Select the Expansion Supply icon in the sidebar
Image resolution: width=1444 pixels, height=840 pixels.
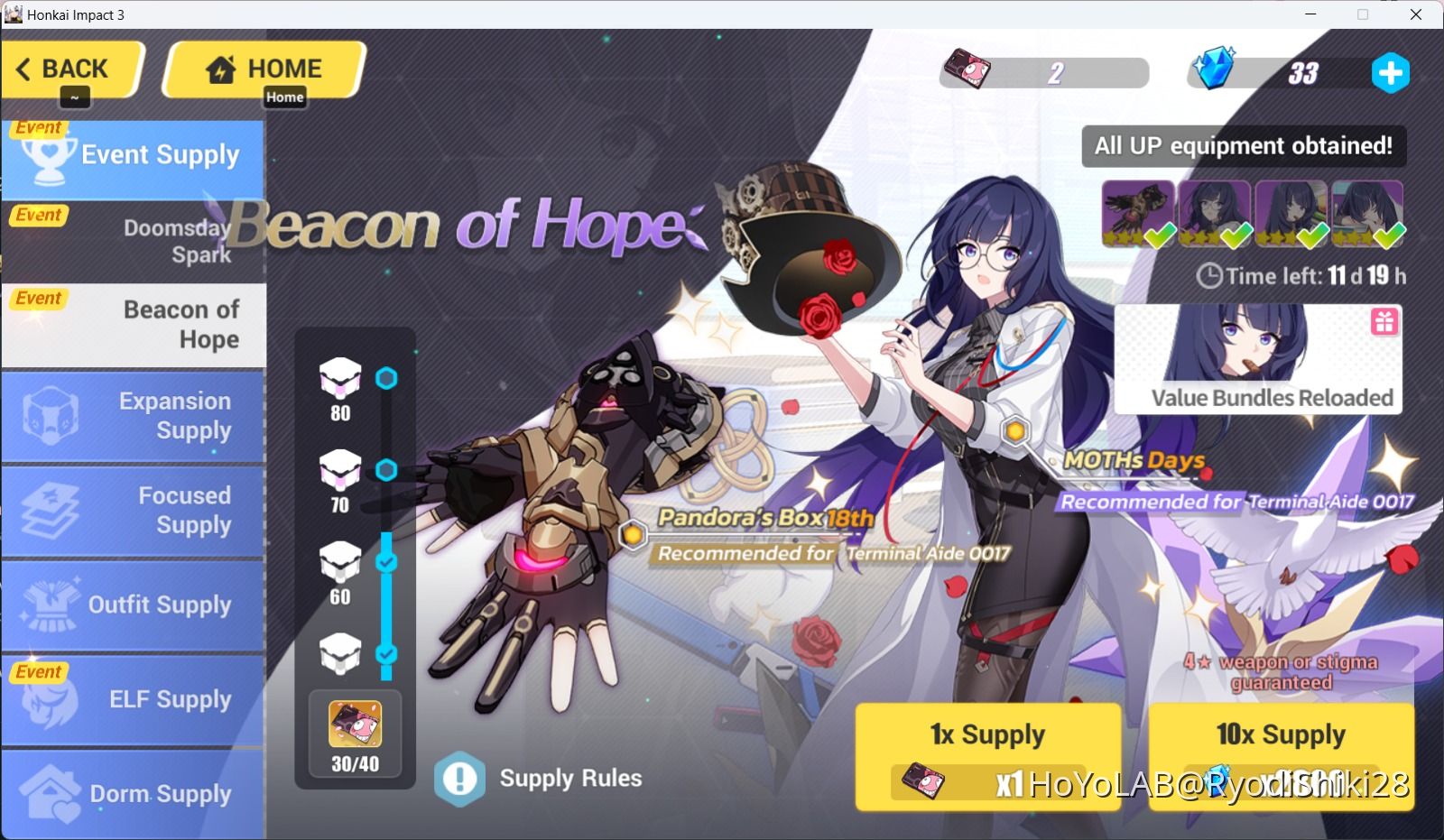50,416
